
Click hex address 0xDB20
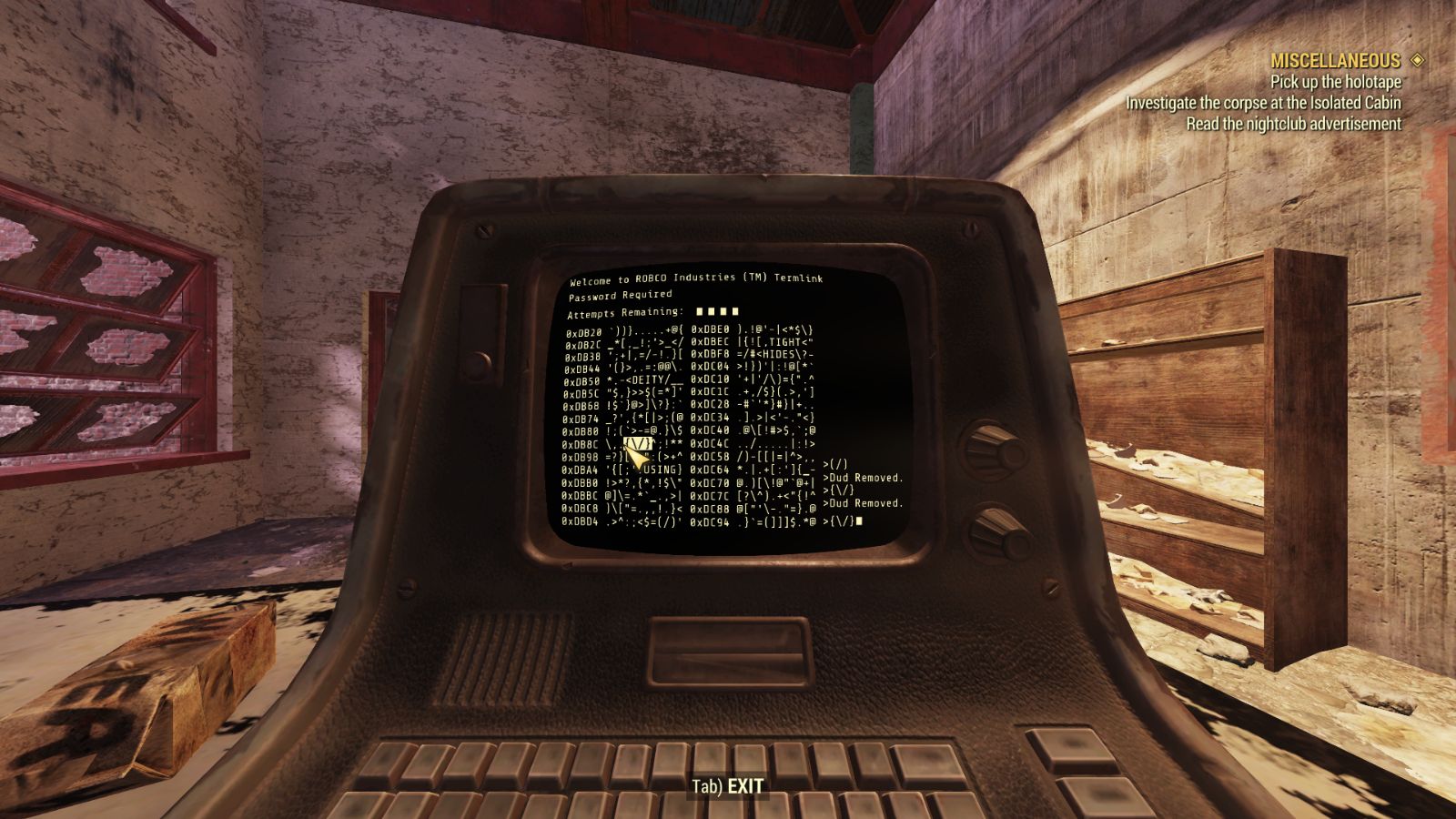coord(582,330)
